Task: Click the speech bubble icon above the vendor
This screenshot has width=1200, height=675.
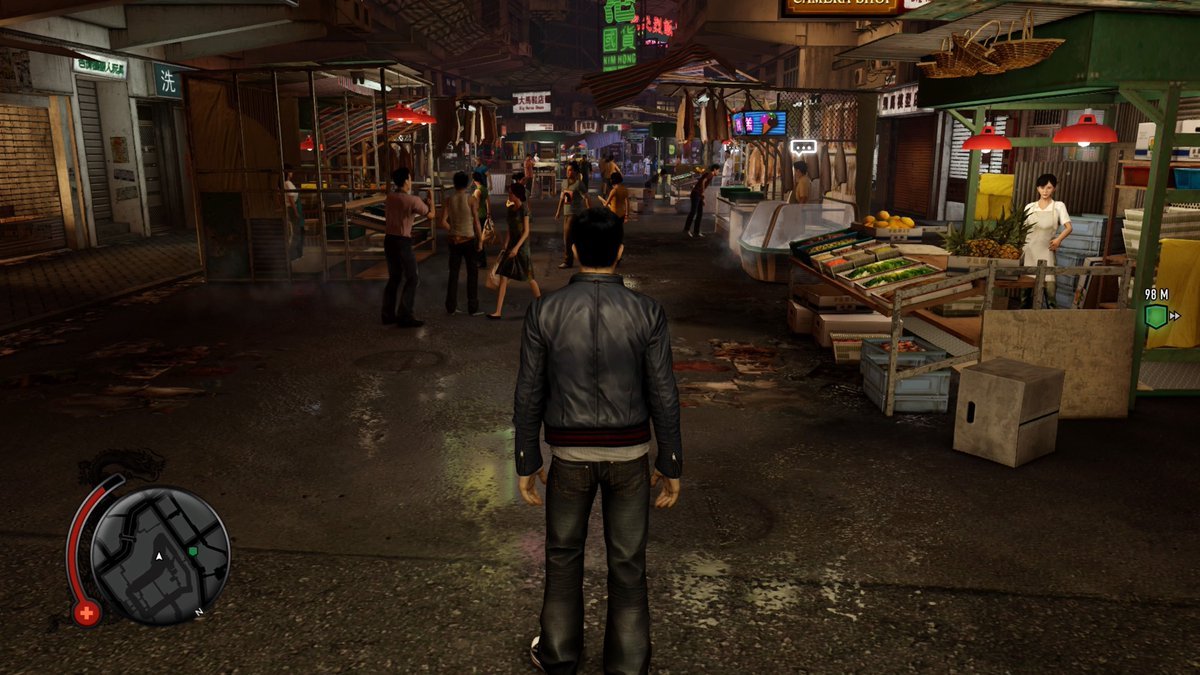Action: 803,147
